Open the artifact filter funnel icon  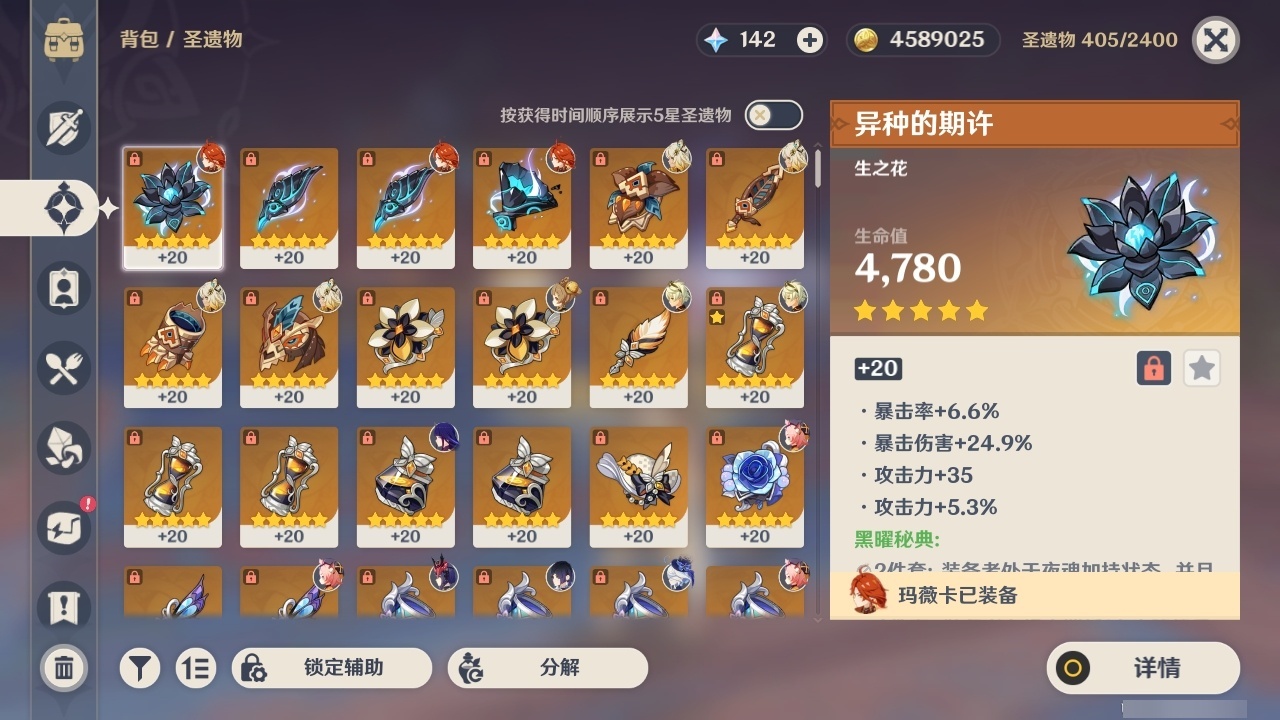pos(140,668)
